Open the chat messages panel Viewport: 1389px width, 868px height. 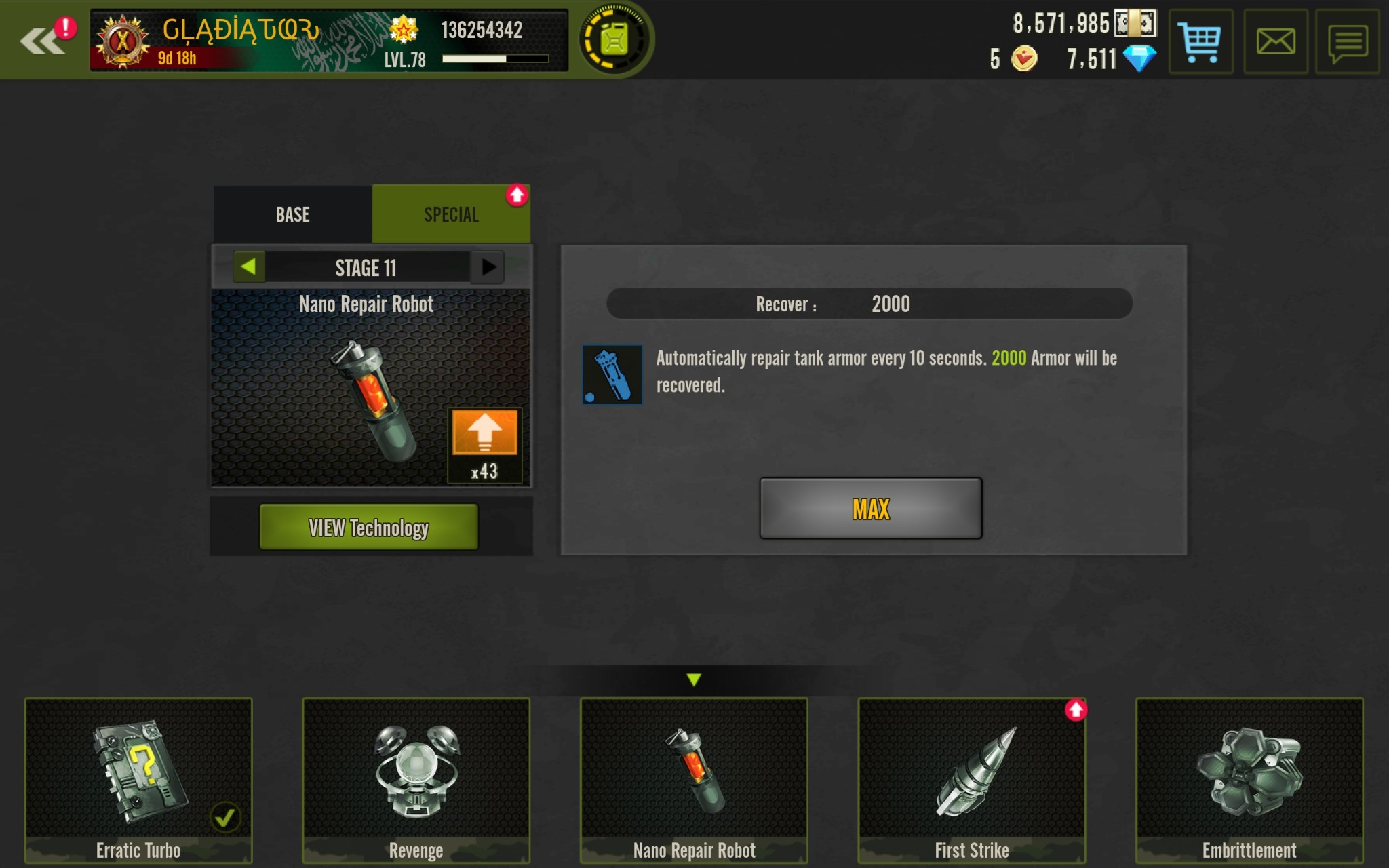[1347, 42]
